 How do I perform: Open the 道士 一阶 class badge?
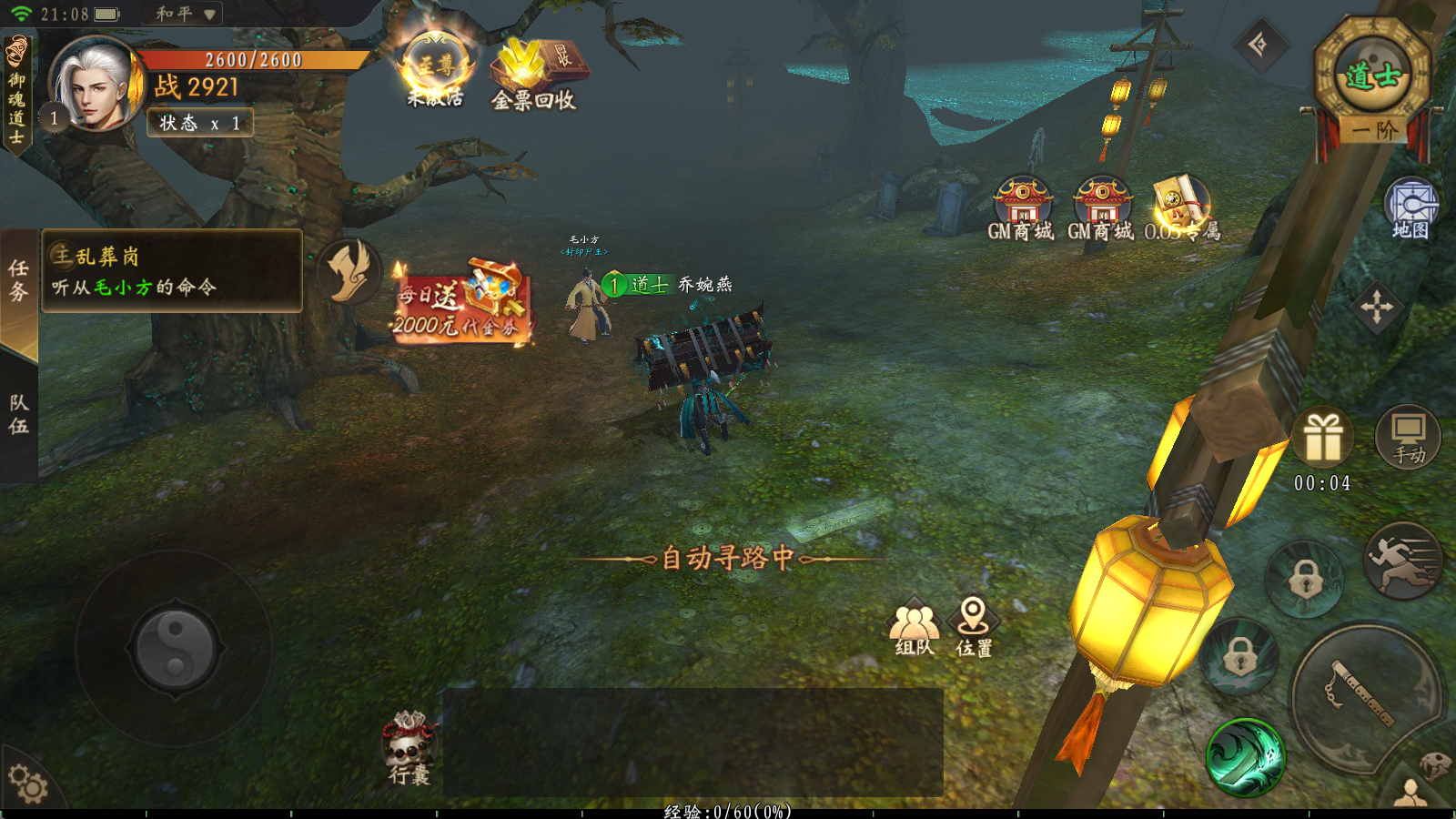pos(1372,84)
